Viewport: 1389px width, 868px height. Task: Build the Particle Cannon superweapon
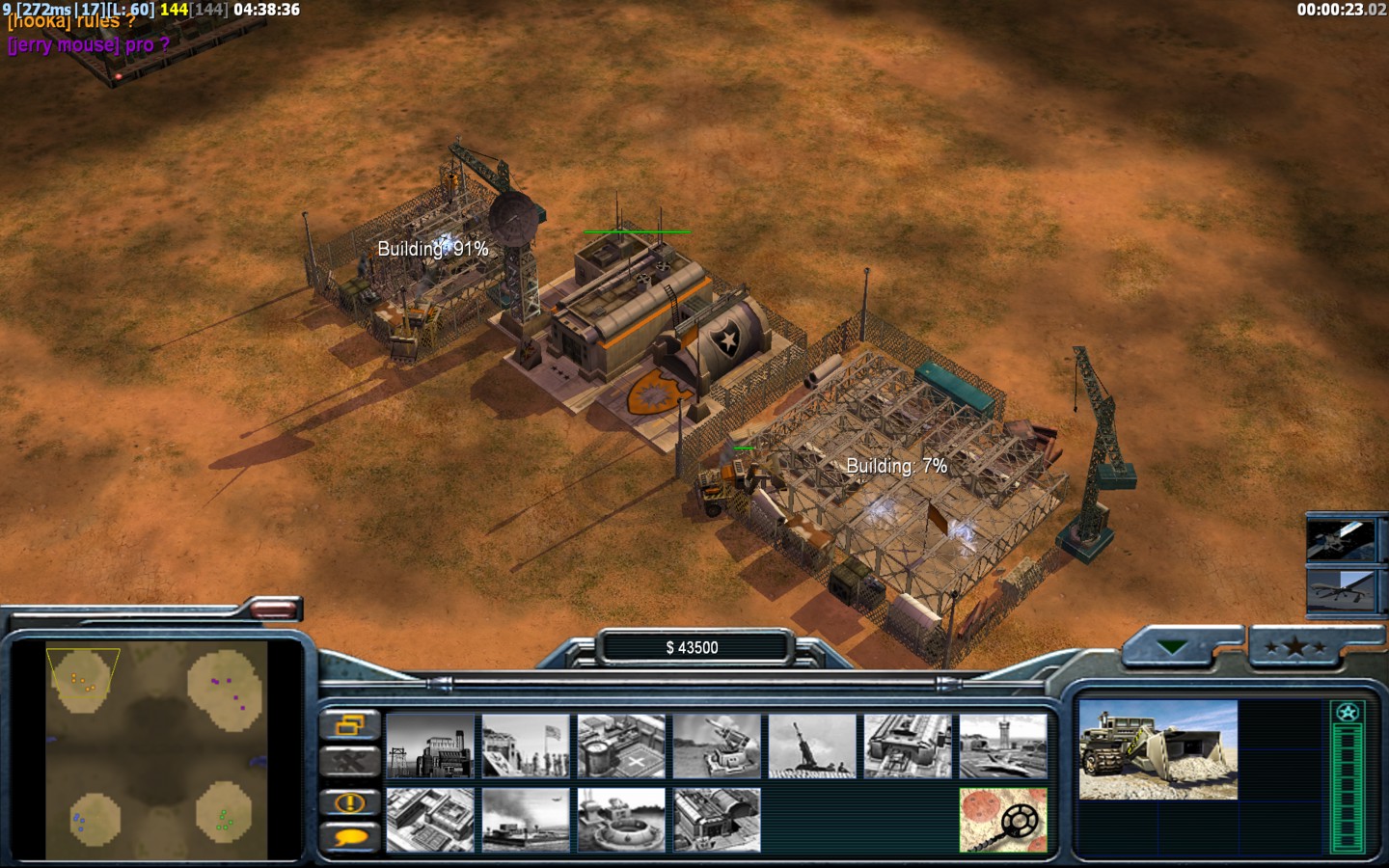[x=621, y=820]
